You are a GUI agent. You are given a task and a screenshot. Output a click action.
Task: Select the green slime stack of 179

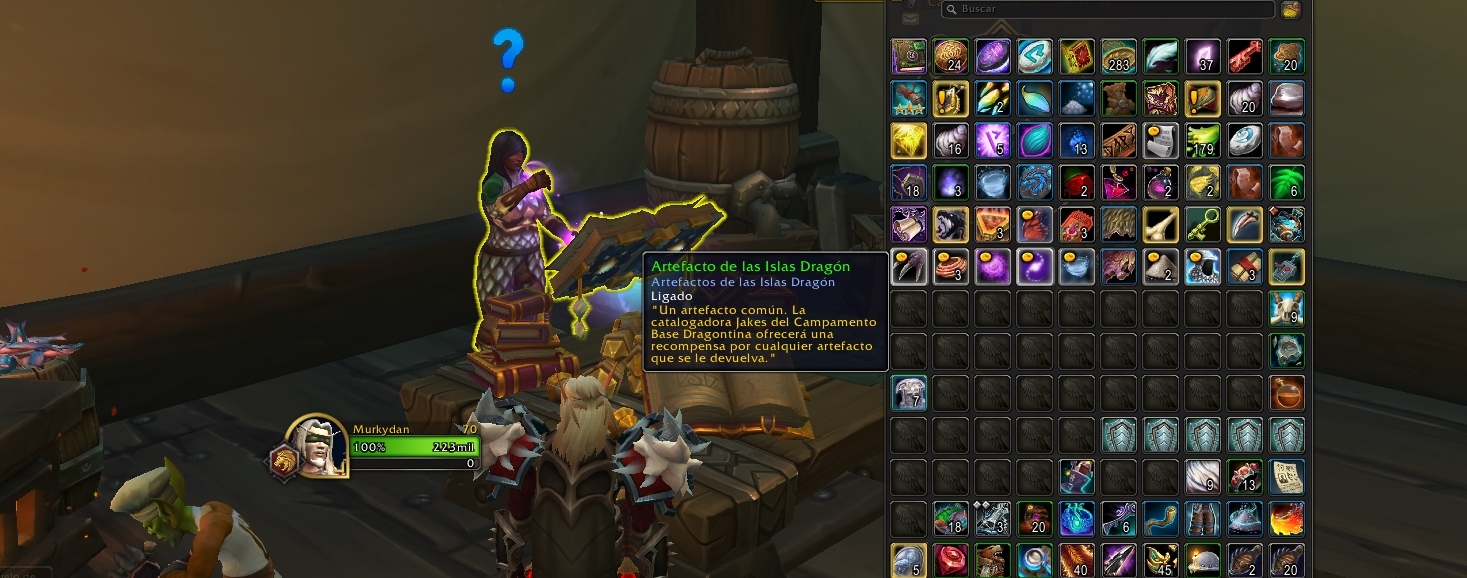[1203, 140]
